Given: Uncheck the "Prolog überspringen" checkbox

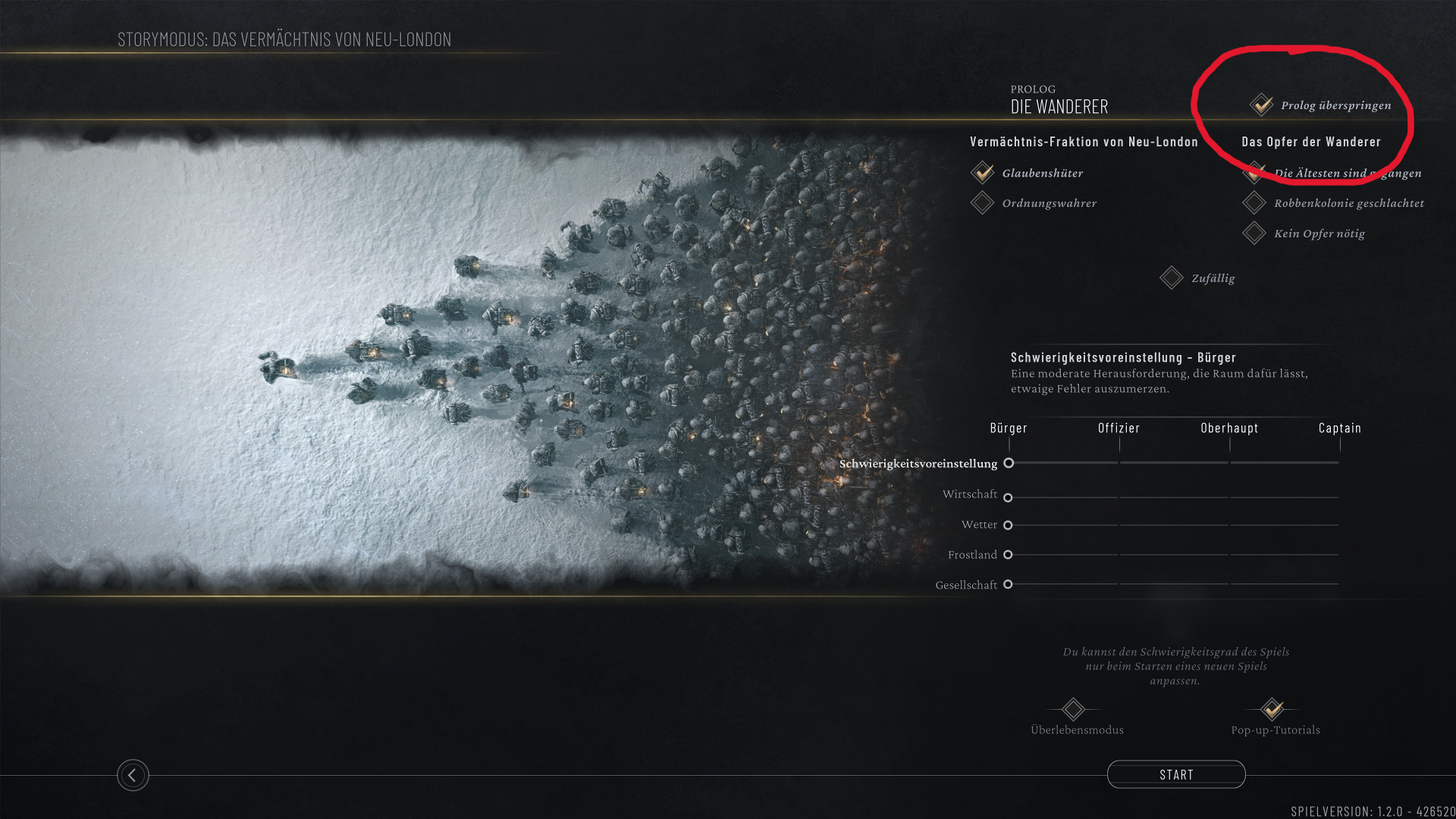Looking at the screenshot, I should (1261, 105).
